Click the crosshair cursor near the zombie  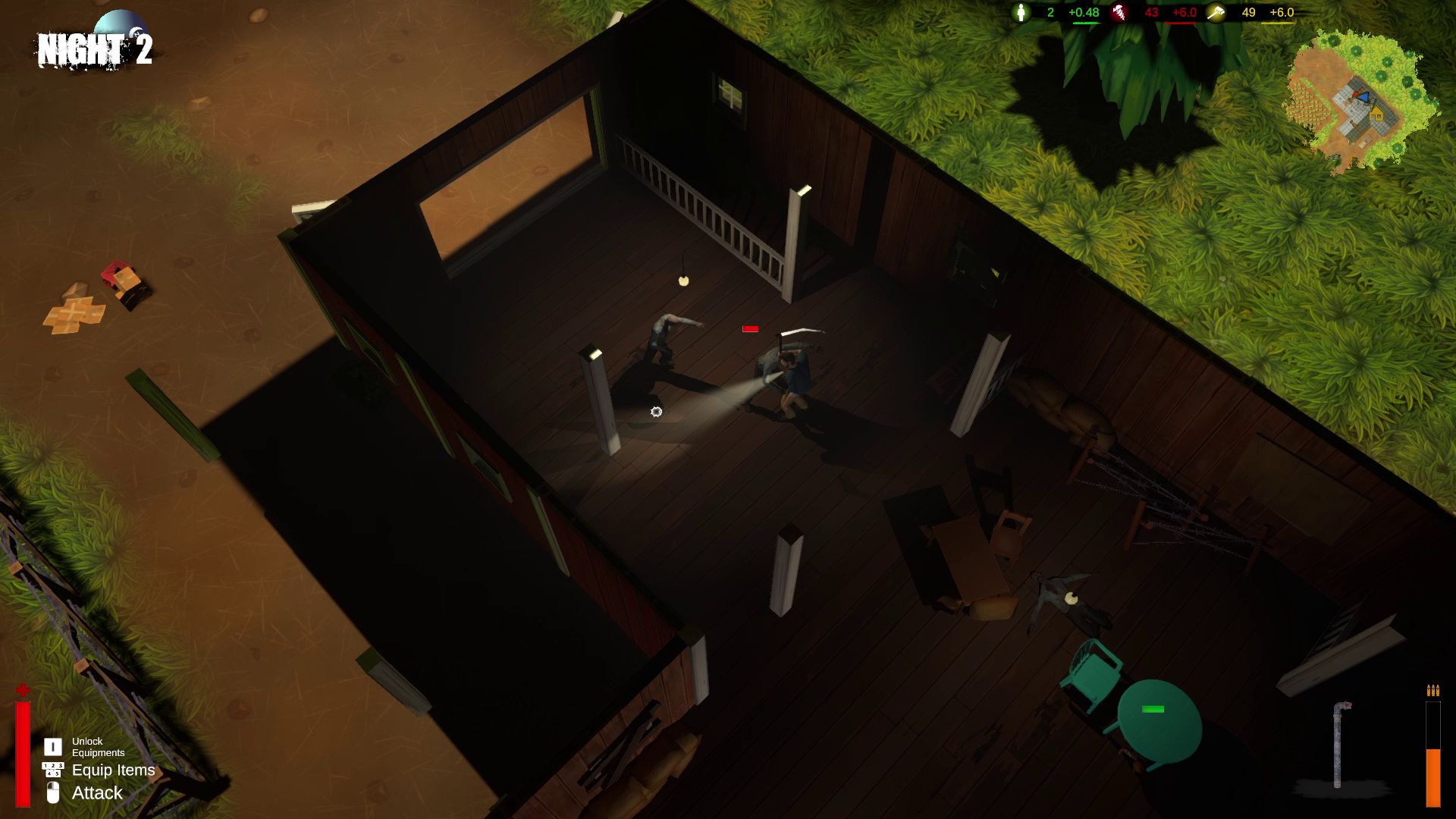point(657,411)
